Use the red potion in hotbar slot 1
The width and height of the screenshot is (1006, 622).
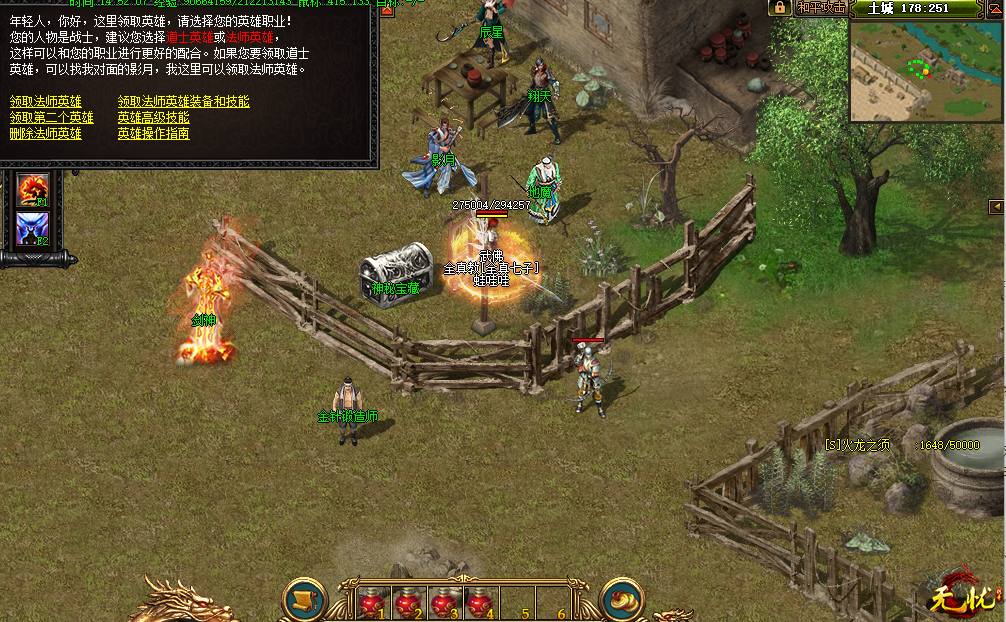click(x=373, y=603)
